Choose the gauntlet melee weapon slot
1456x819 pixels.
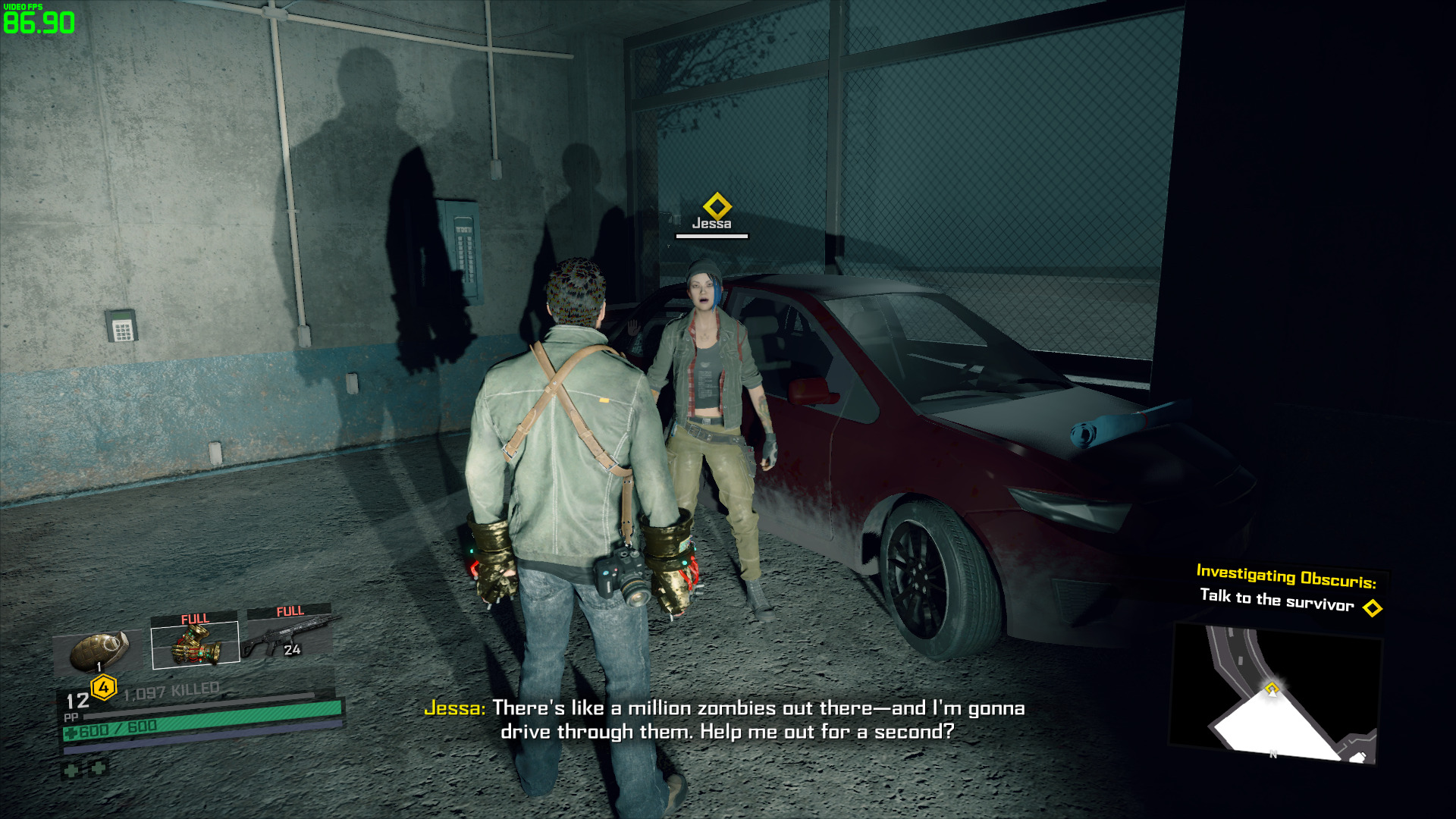point(196,645)
